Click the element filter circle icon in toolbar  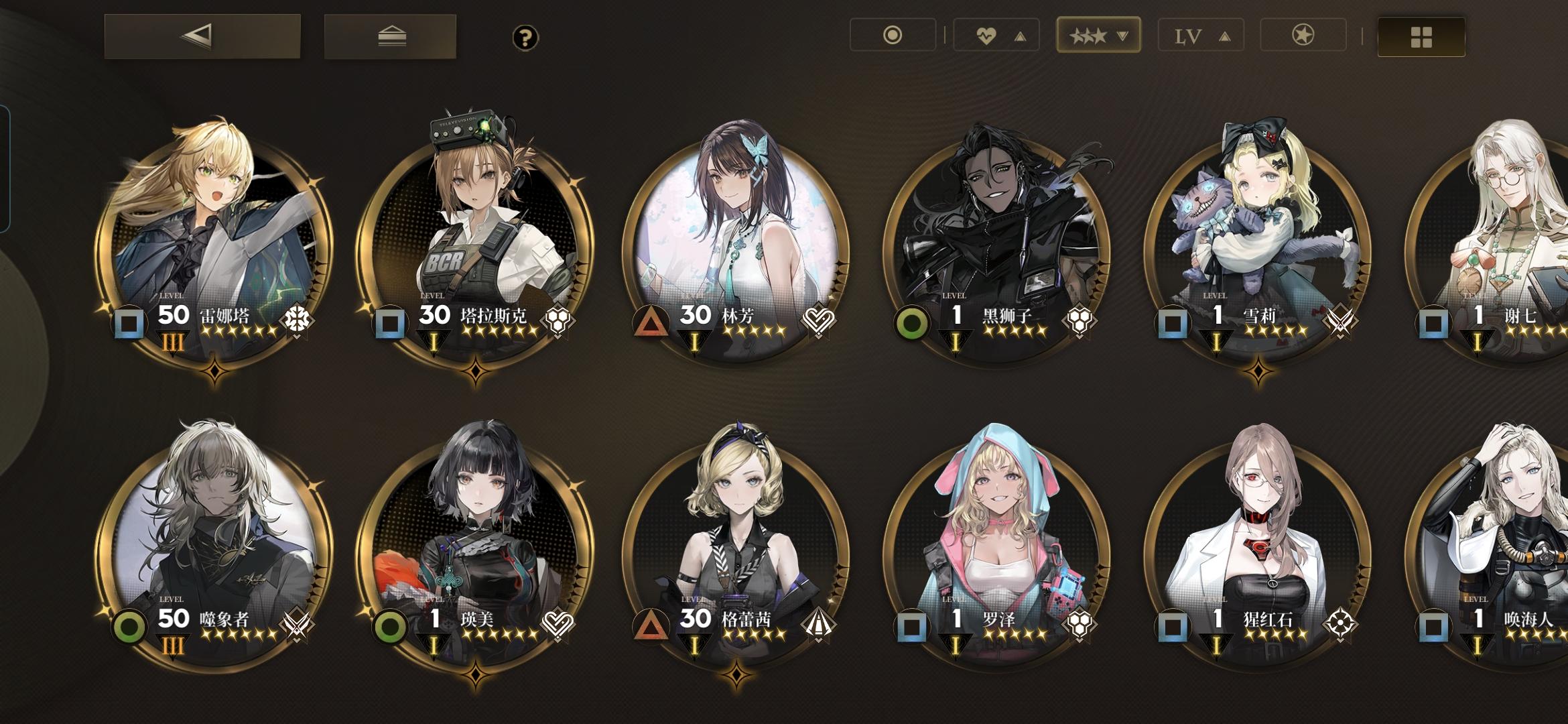coord(894,36)
